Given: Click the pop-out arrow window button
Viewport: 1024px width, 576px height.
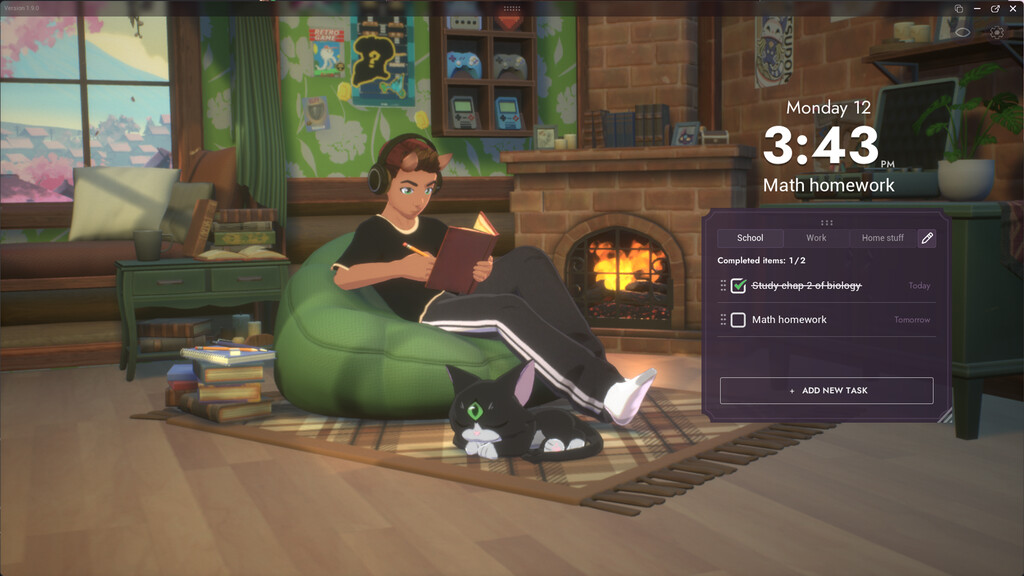Looking at the screenshot, I should 995,8.
